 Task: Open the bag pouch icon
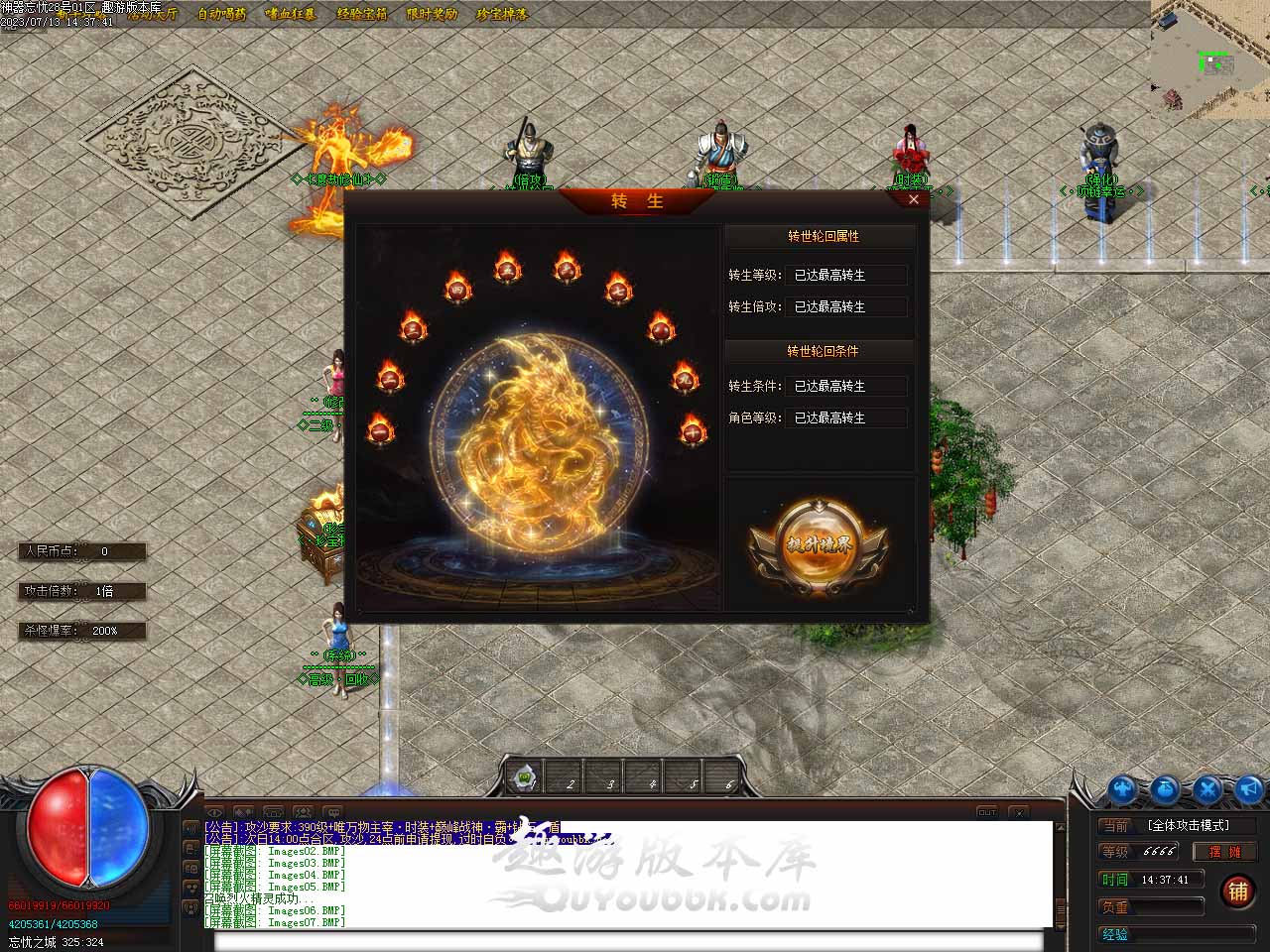[x=1165, y=789]
